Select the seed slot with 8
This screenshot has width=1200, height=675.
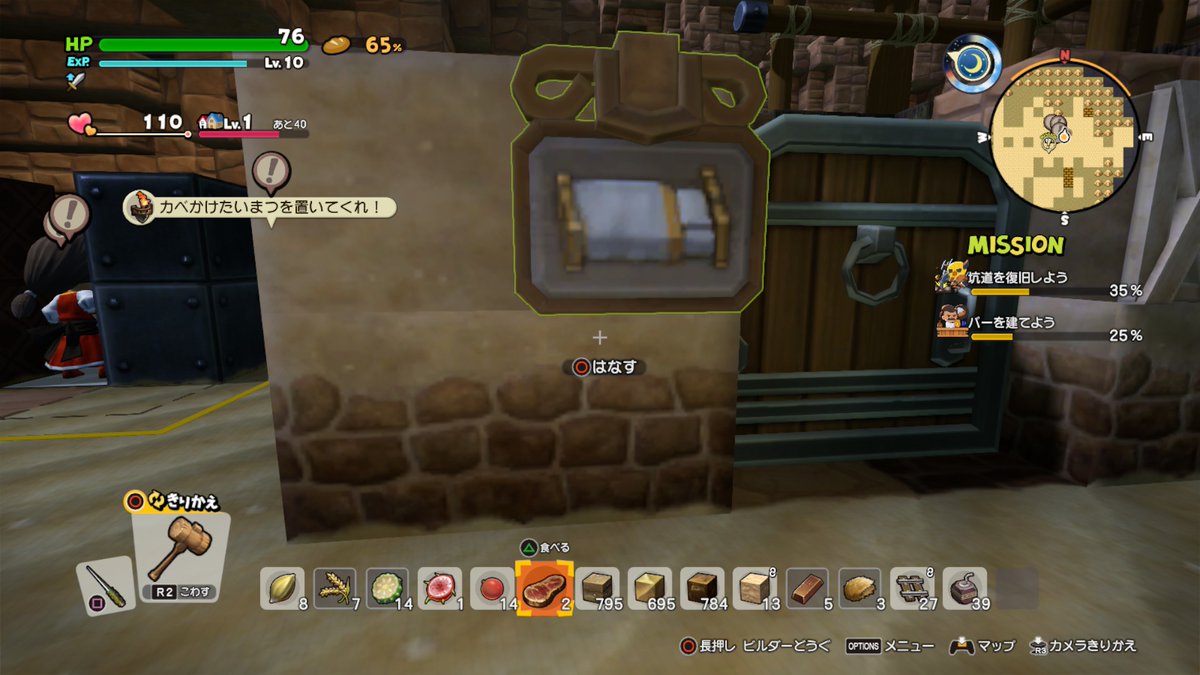click(283, 588)
